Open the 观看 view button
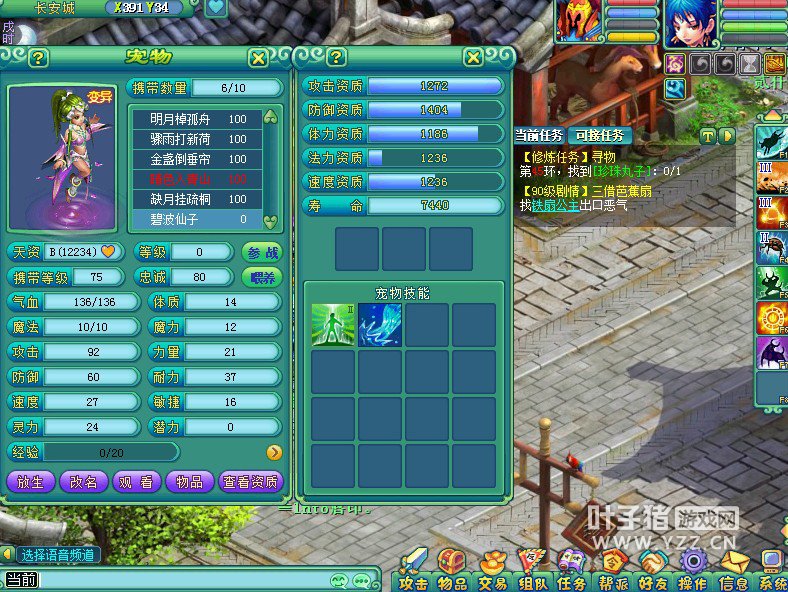The width and height of the screenshot is (788, 592). pos(137,482)
